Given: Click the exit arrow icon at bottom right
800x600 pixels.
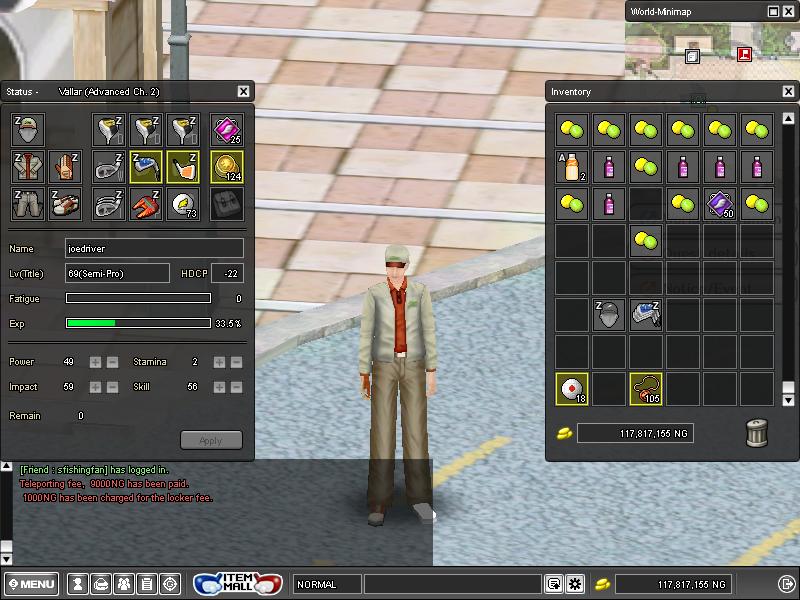Looking at the screenshot, I should point(786,584).
